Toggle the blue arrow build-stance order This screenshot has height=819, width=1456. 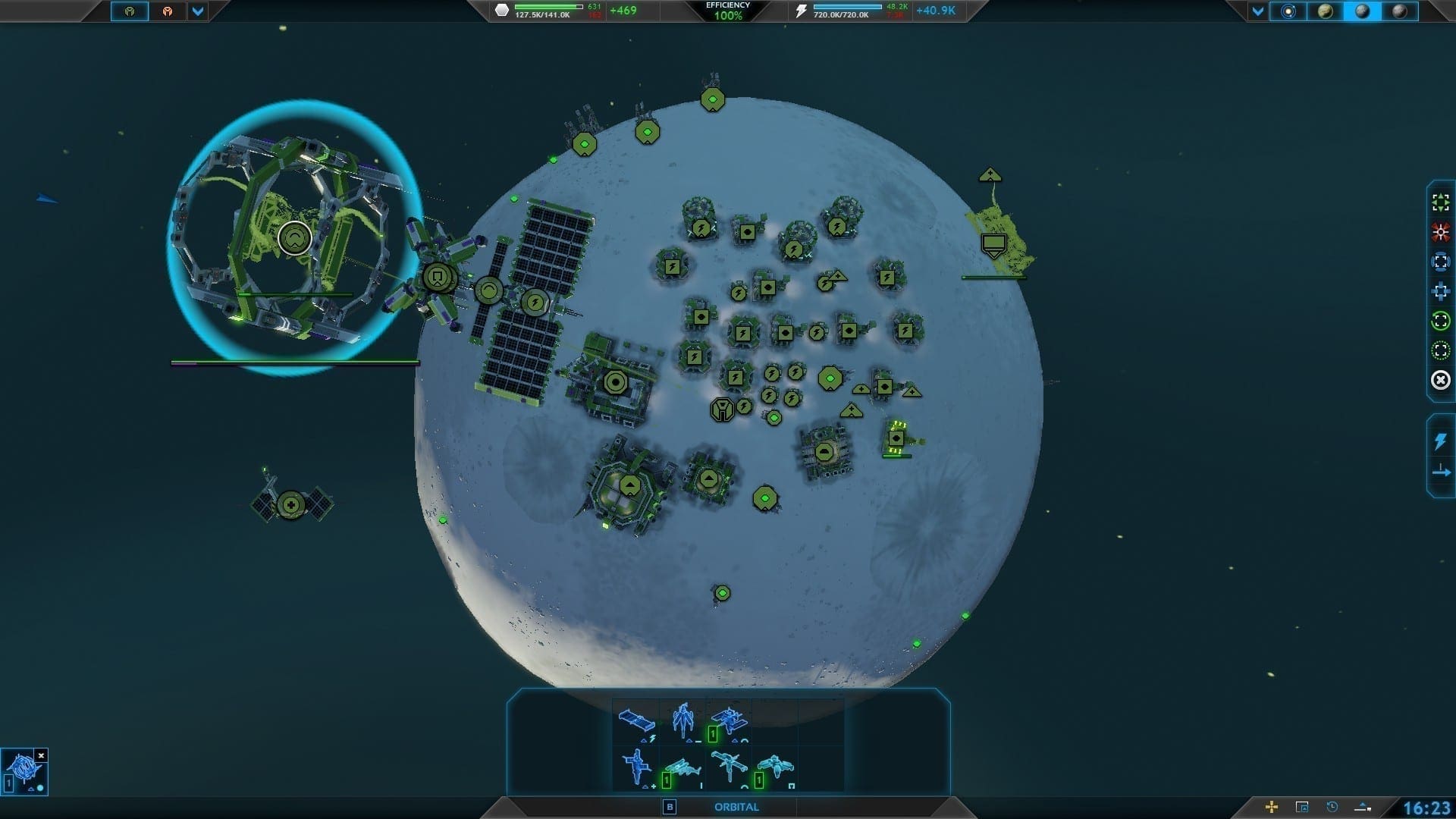click(x=1440, y=472)
